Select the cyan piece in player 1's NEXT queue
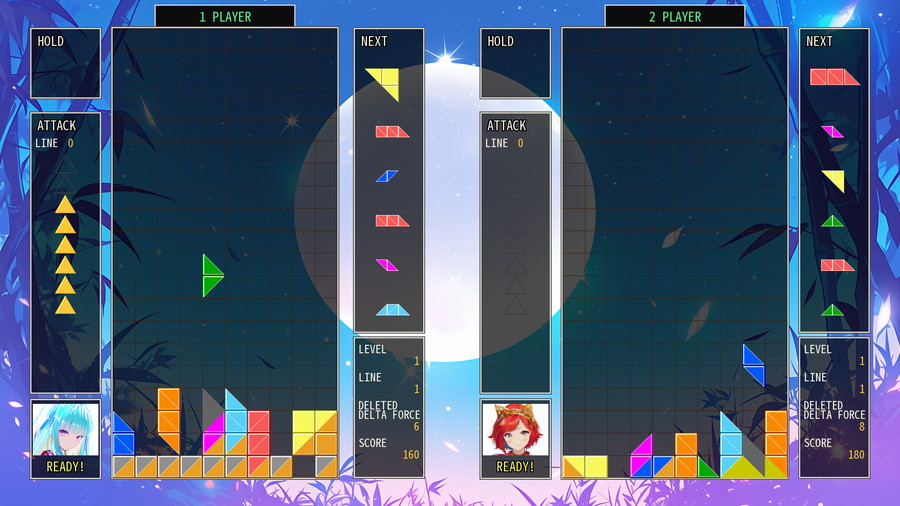 [392, 309]
